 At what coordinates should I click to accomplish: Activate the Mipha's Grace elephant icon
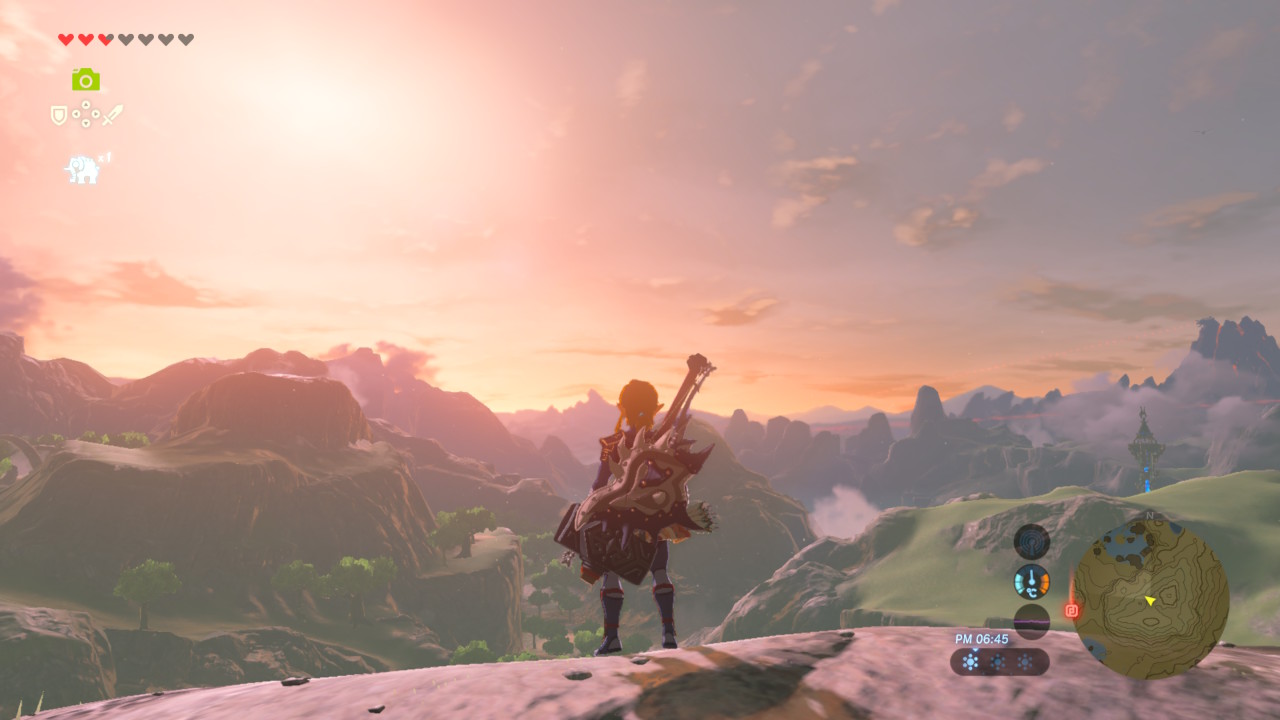pos(83,169)
